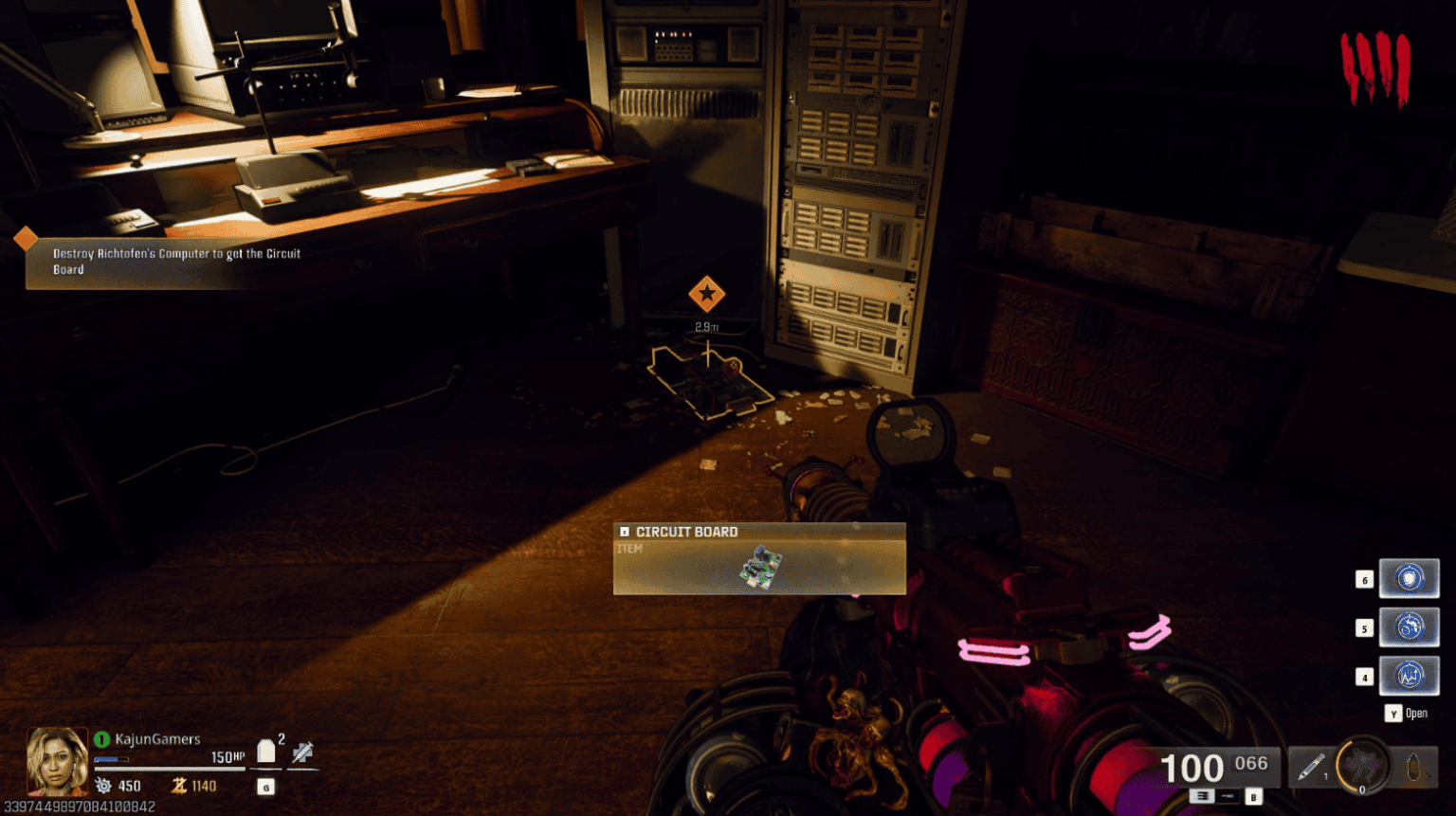The width and height of the screenshot is (1456, 816).
Task: Select the Circuit Board item pickup card
Action: pyautogui.click(x=759, y=559)
